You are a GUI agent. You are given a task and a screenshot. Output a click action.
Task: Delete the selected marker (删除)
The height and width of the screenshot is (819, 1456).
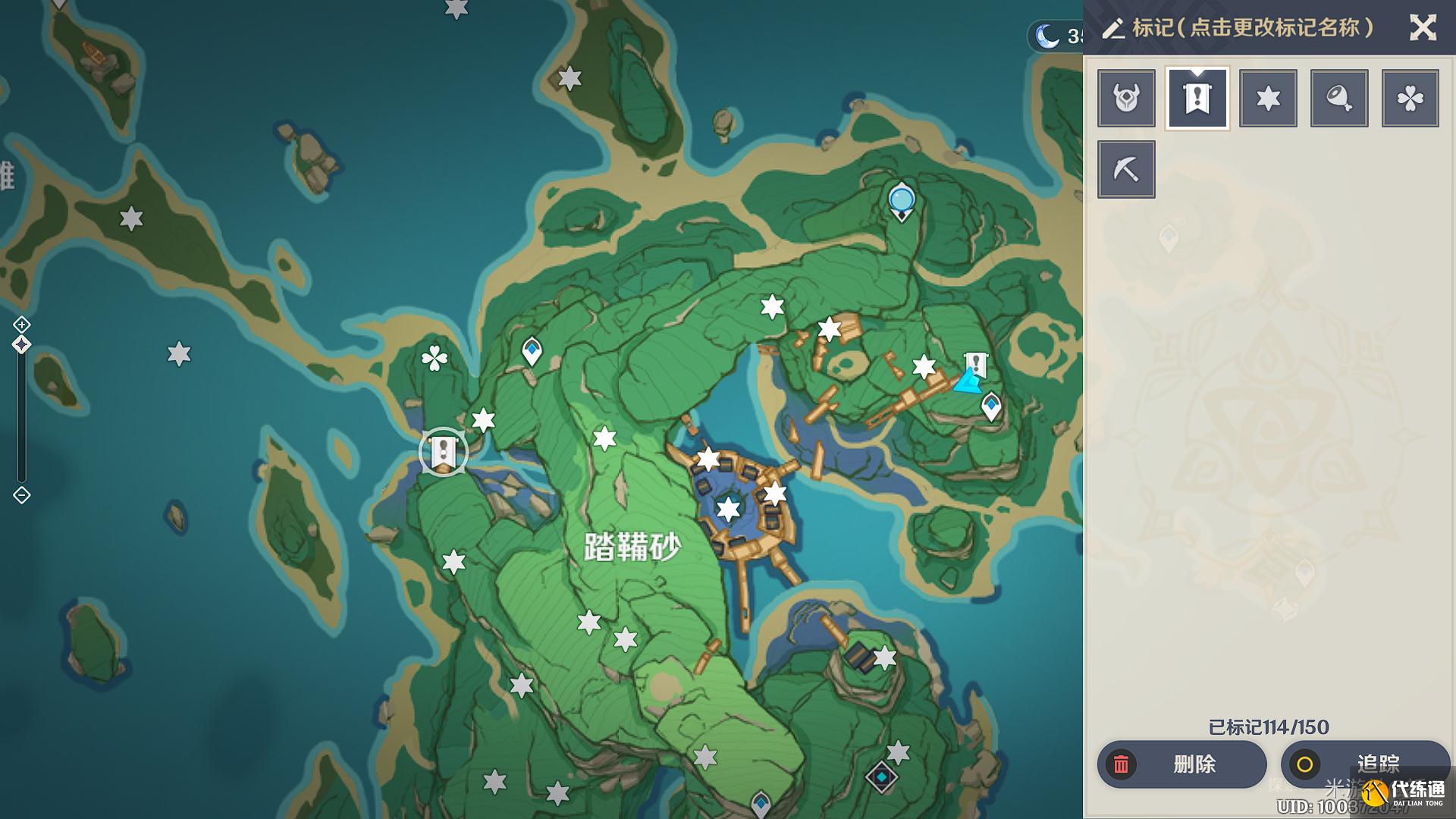tap(1181, 764)
